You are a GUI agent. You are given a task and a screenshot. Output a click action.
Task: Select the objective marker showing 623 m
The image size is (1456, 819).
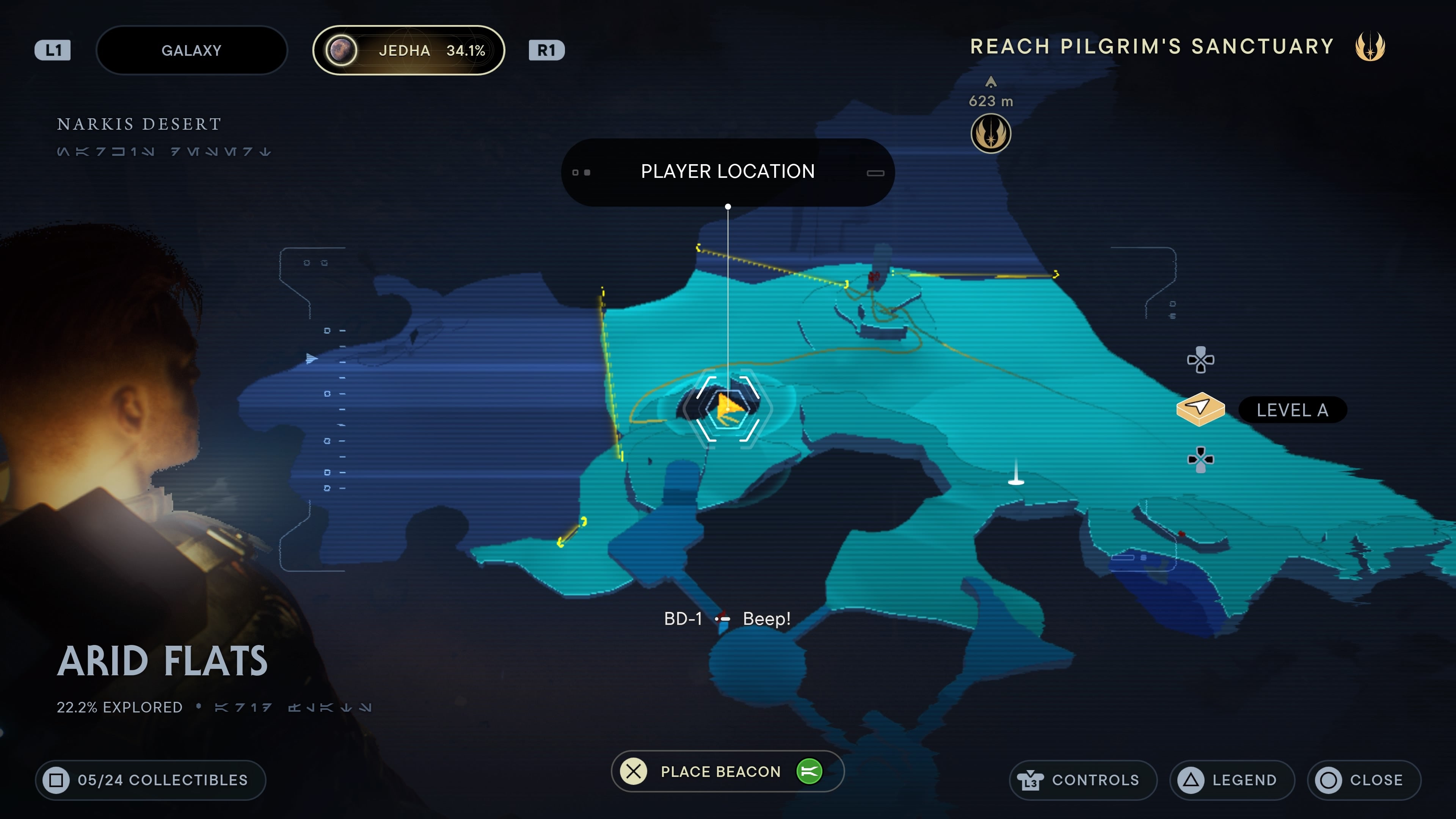pos(990,134)
